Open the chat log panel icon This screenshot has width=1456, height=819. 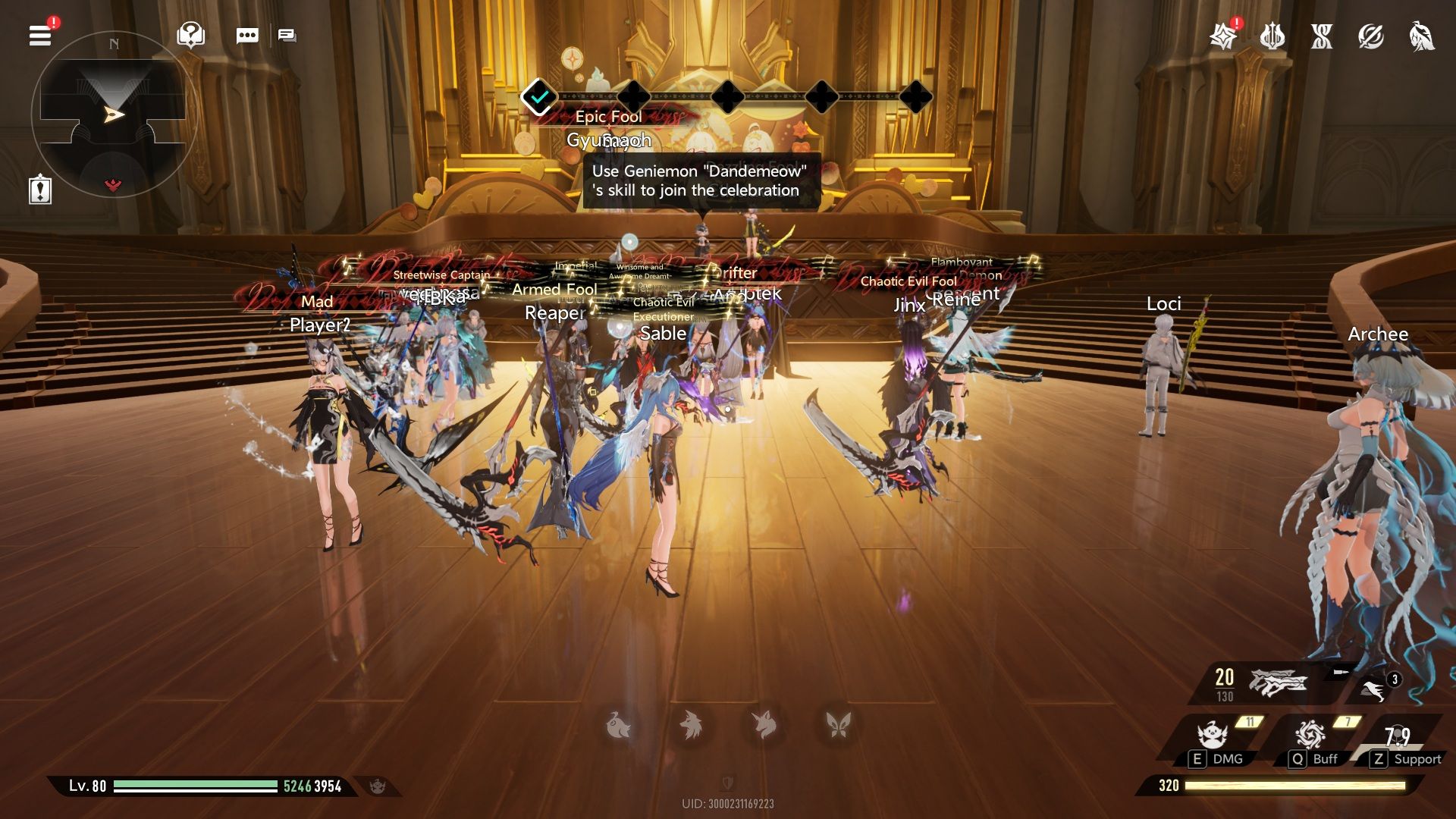[287, 36]
